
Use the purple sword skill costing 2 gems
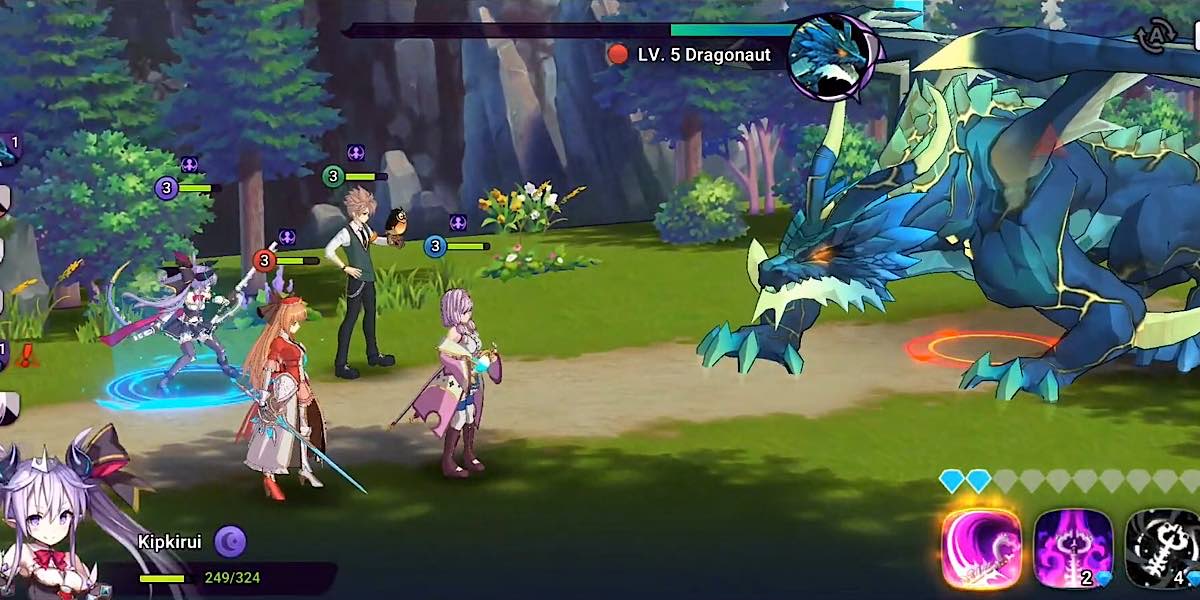(x=1073, y=548)
